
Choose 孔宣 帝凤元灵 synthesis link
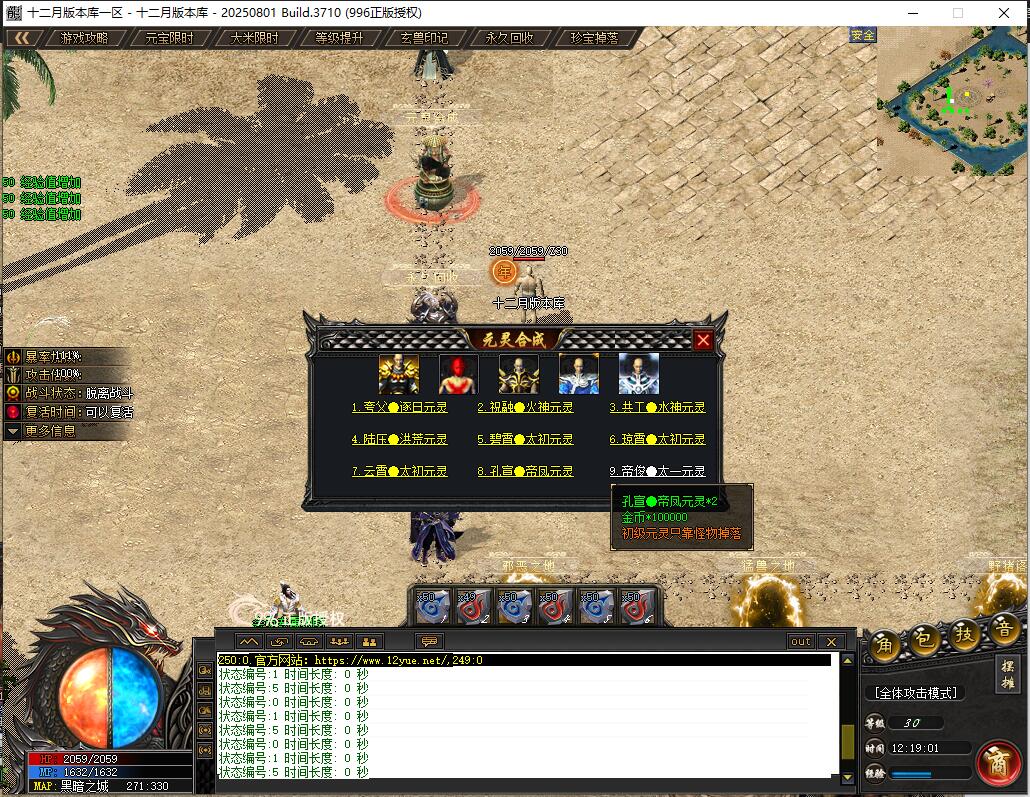525,471
